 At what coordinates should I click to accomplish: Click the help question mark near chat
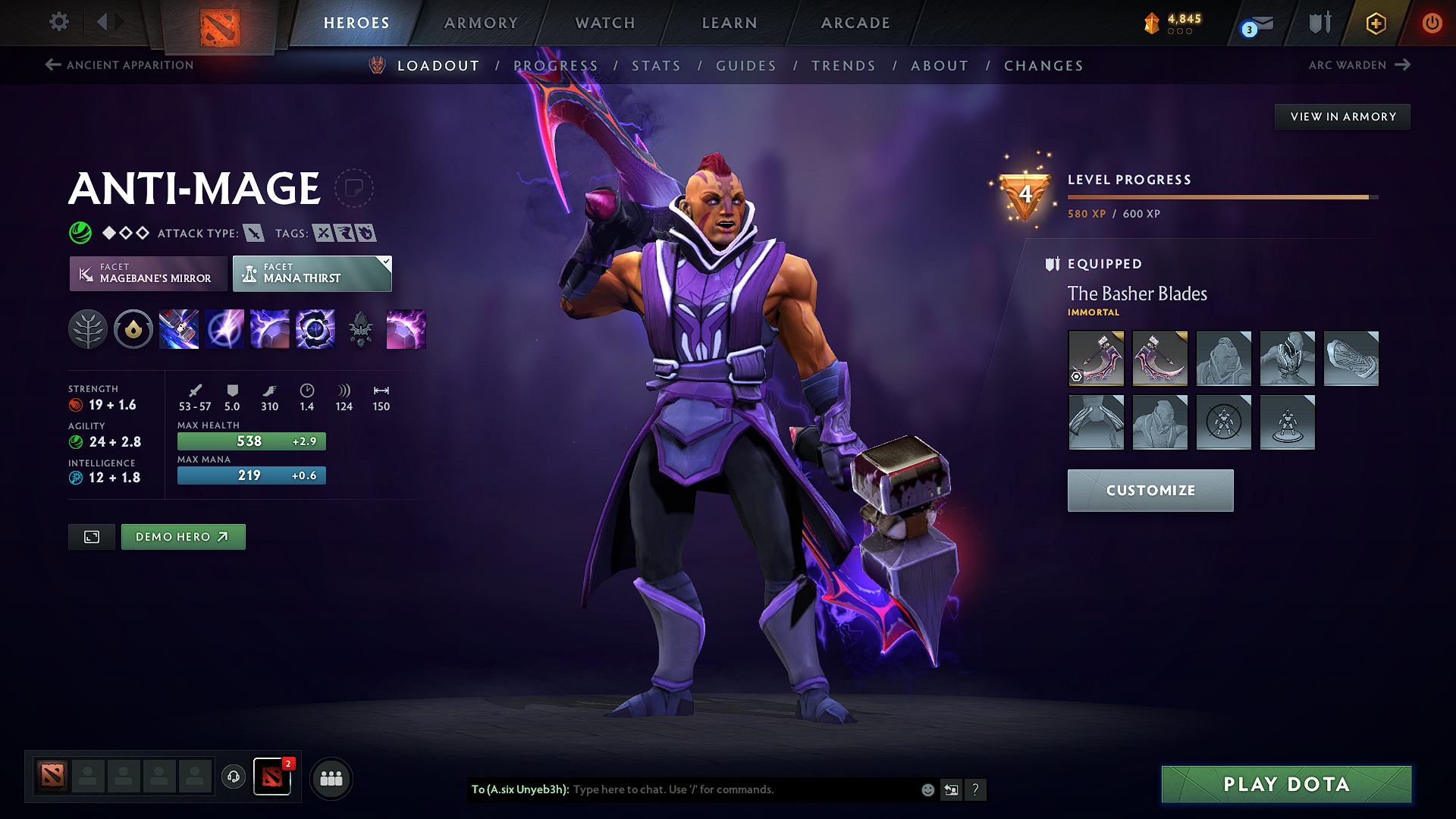(976, 789)
